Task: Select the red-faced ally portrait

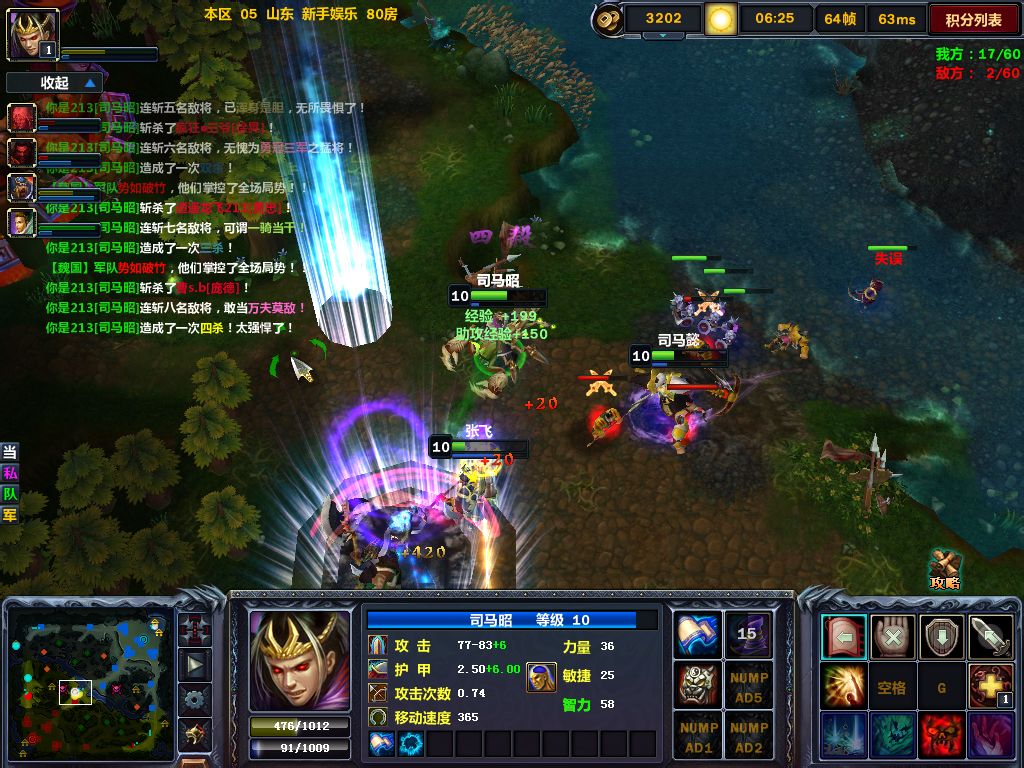Action: pyautogui.click(x=22, y=118)
